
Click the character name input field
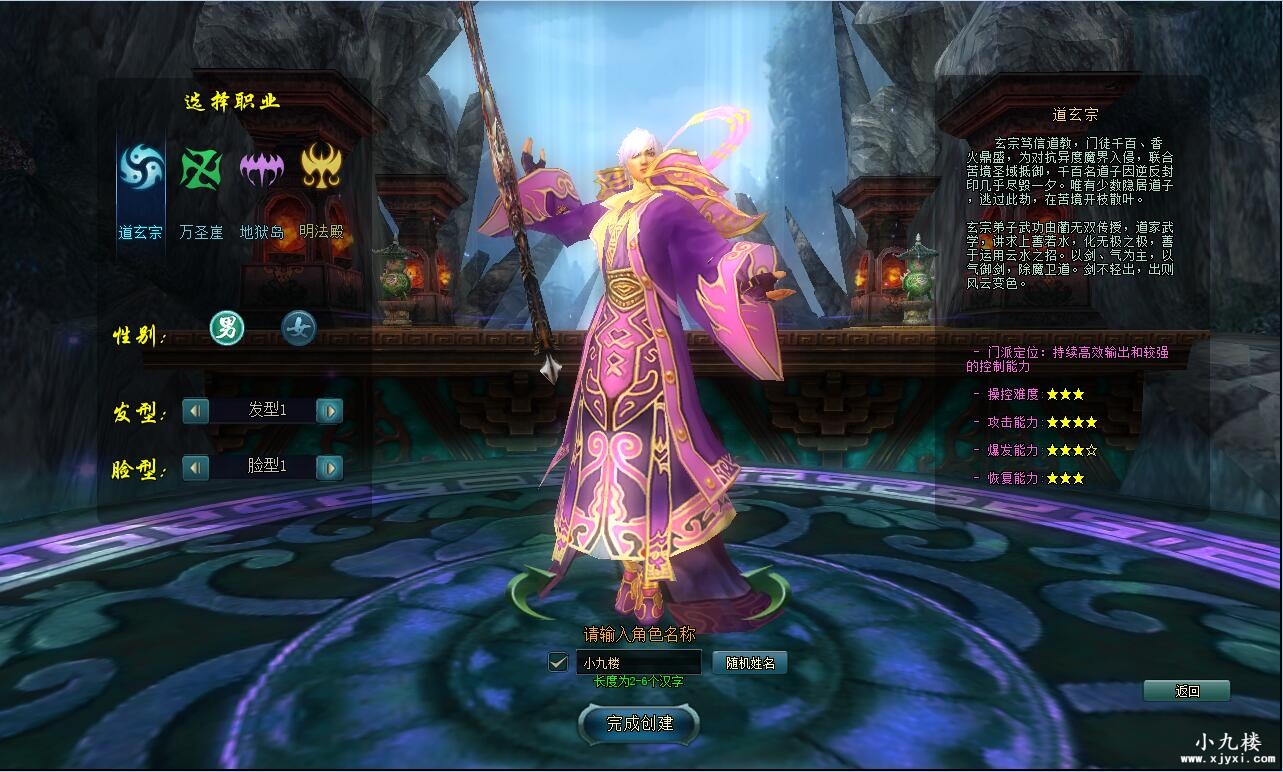pos(638,662)
